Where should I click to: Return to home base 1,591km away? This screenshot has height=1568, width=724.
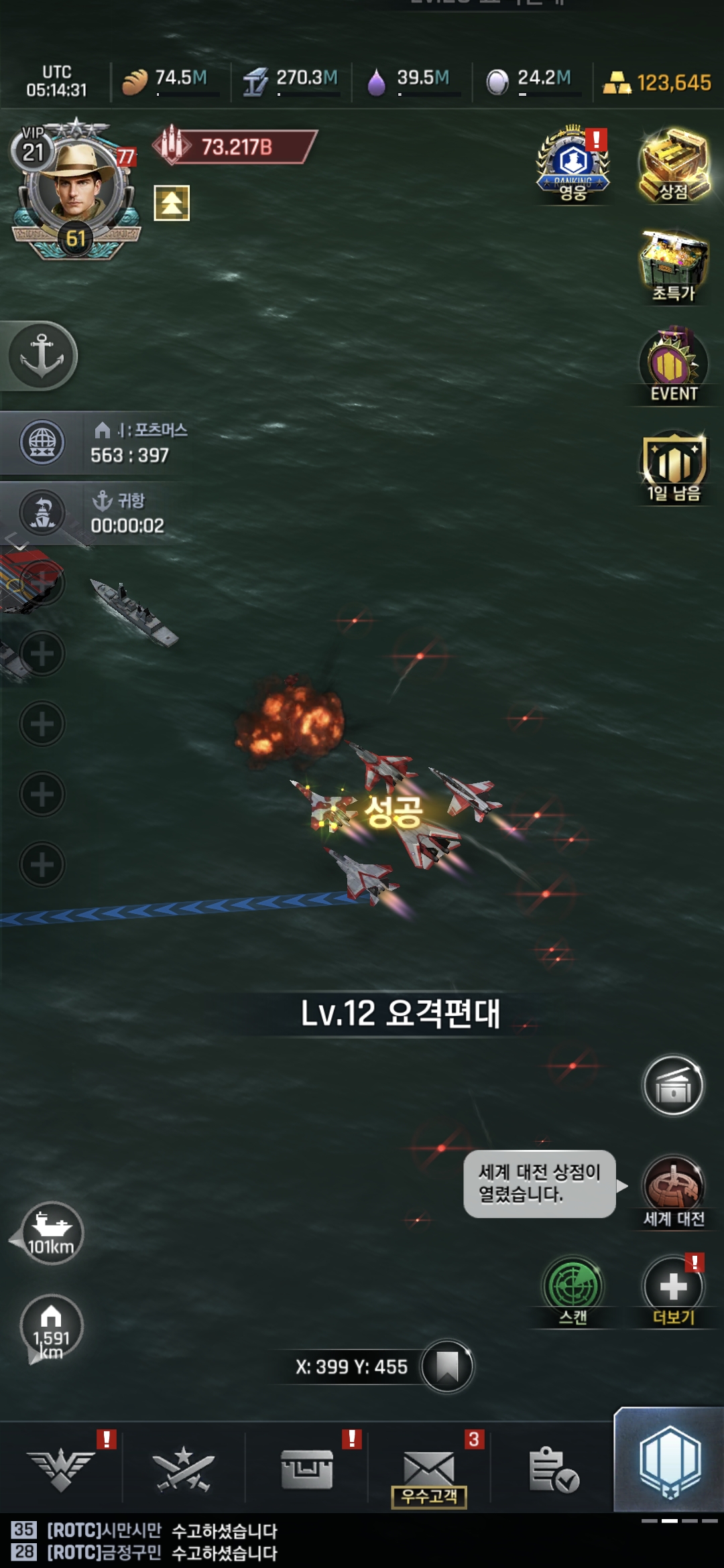[52, 1327]
